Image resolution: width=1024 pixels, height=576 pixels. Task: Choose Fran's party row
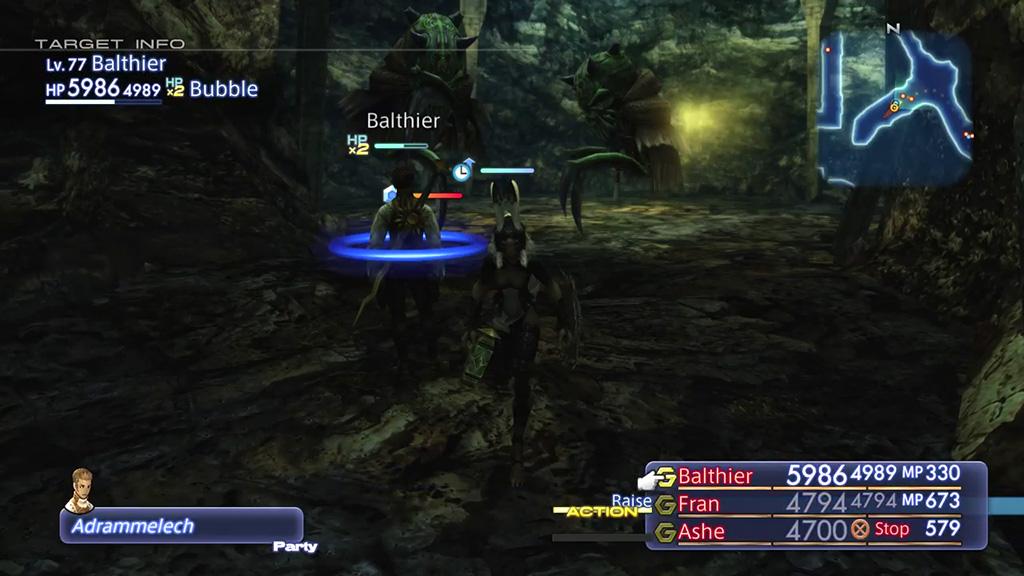698,503
